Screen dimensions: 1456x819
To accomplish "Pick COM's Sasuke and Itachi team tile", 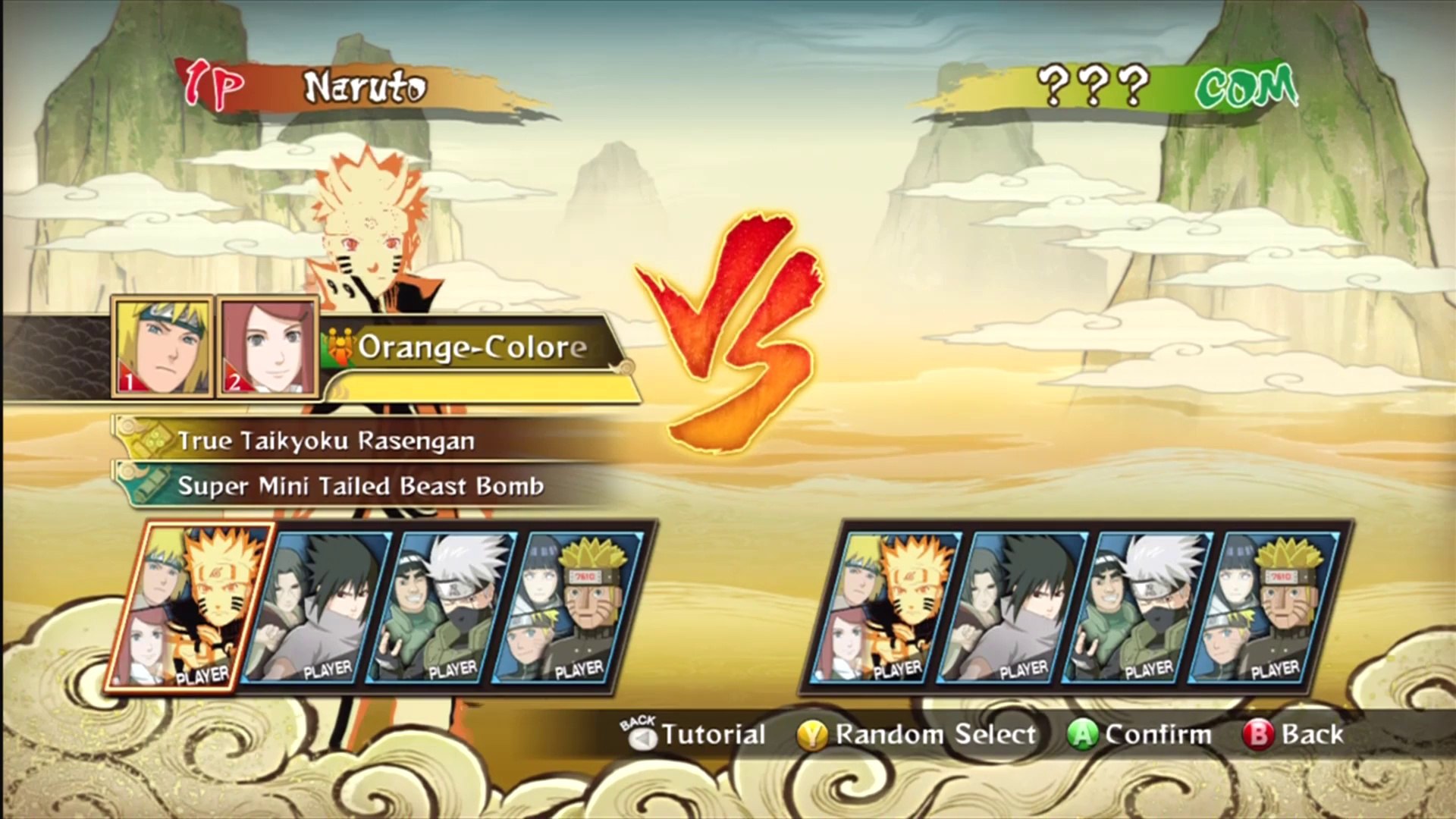I will click(x=1014, y=607).
